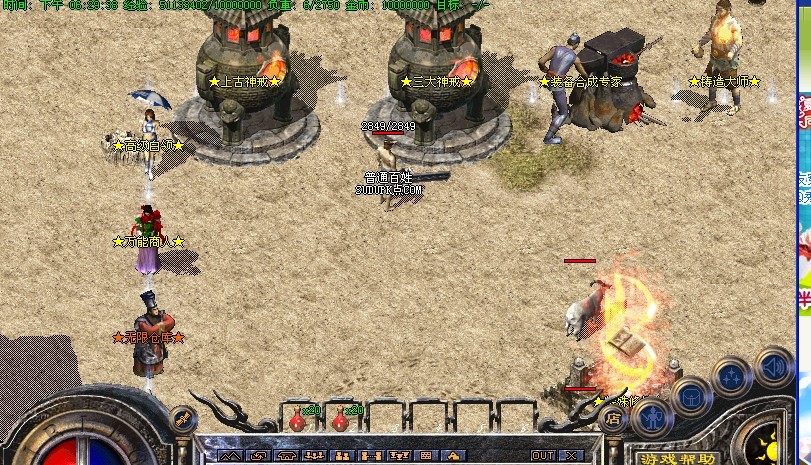
Task: Click the grid keypad toolbar button
Action: (425, 455)
